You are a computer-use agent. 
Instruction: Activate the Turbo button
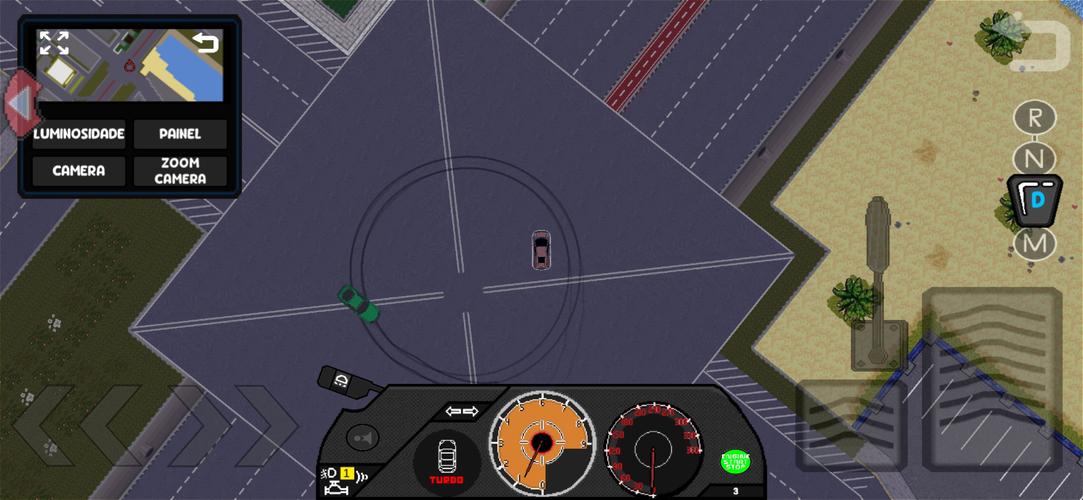(447, 461)
